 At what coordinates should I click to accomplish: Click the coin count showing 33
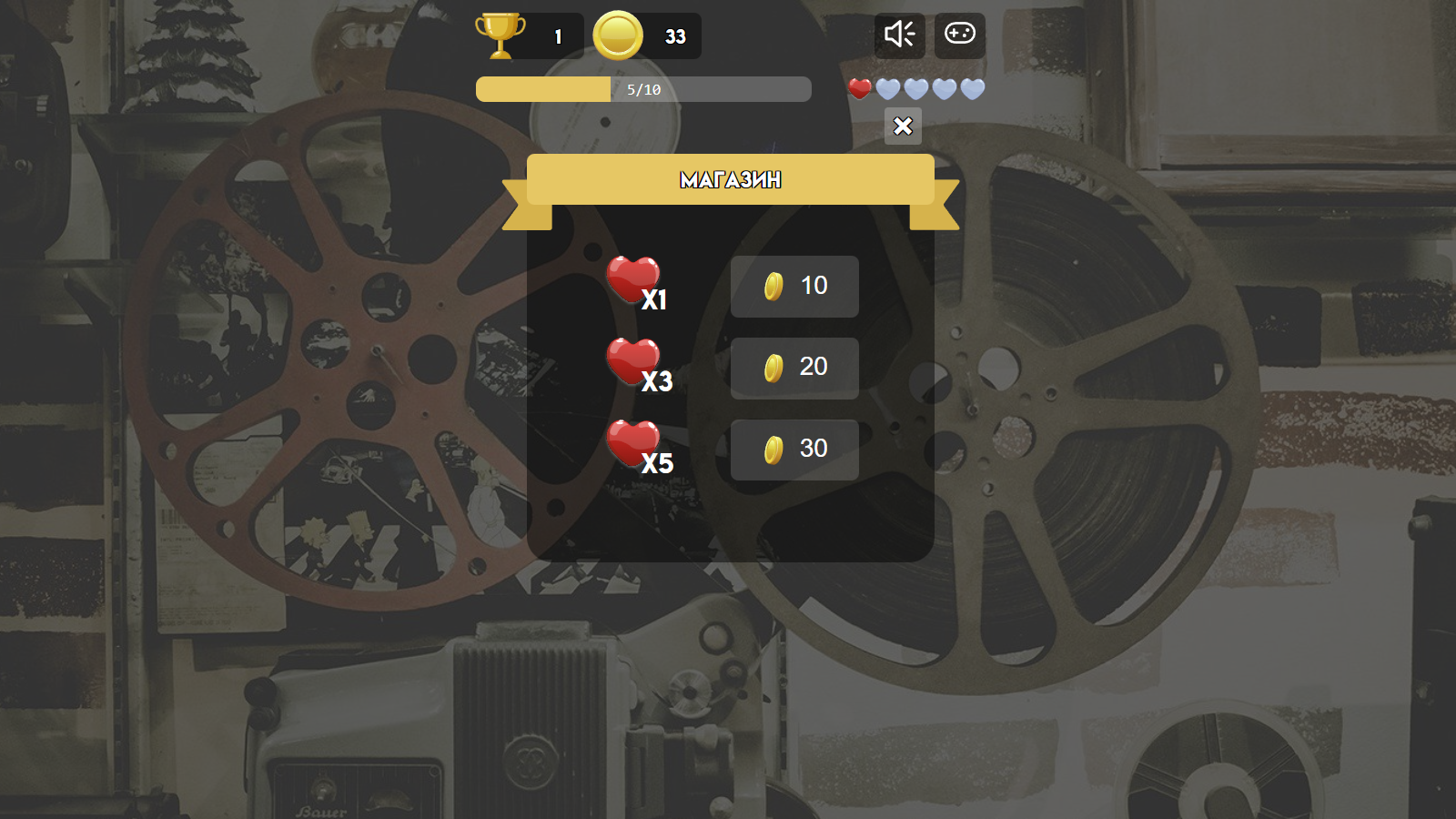point(674,35)
